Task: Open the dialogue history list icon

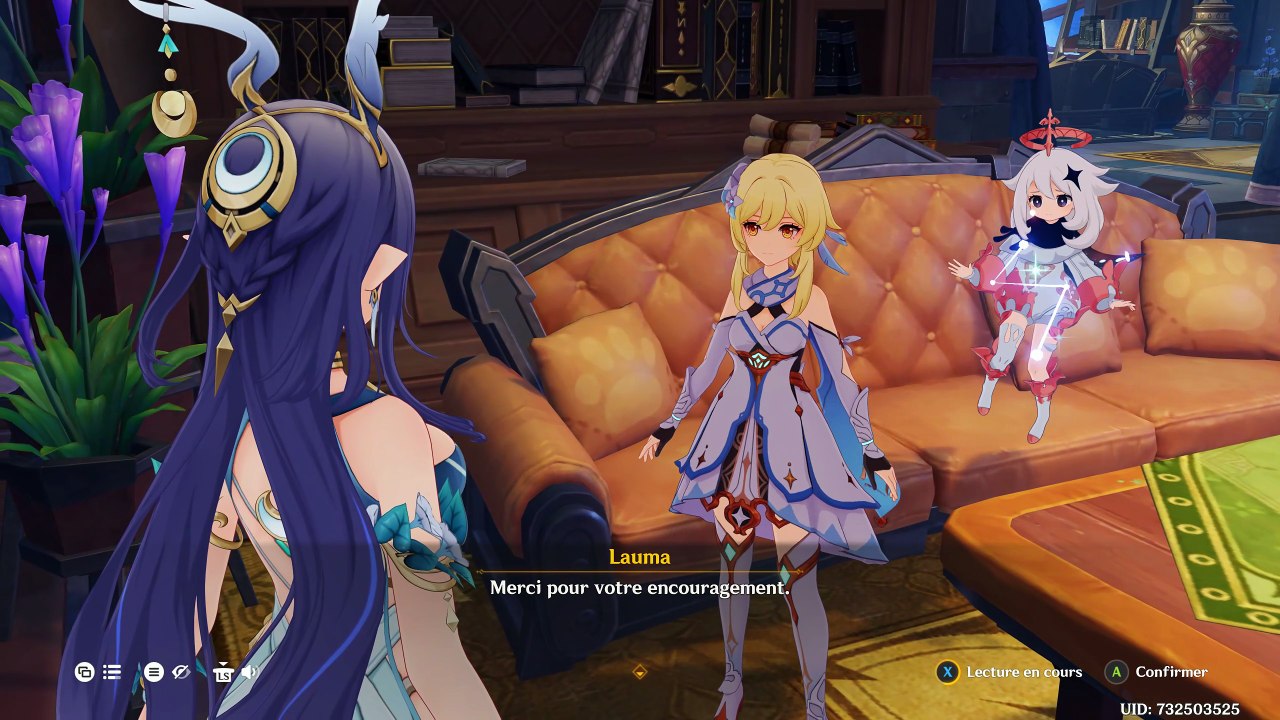Action: click(x=112, y=672)
